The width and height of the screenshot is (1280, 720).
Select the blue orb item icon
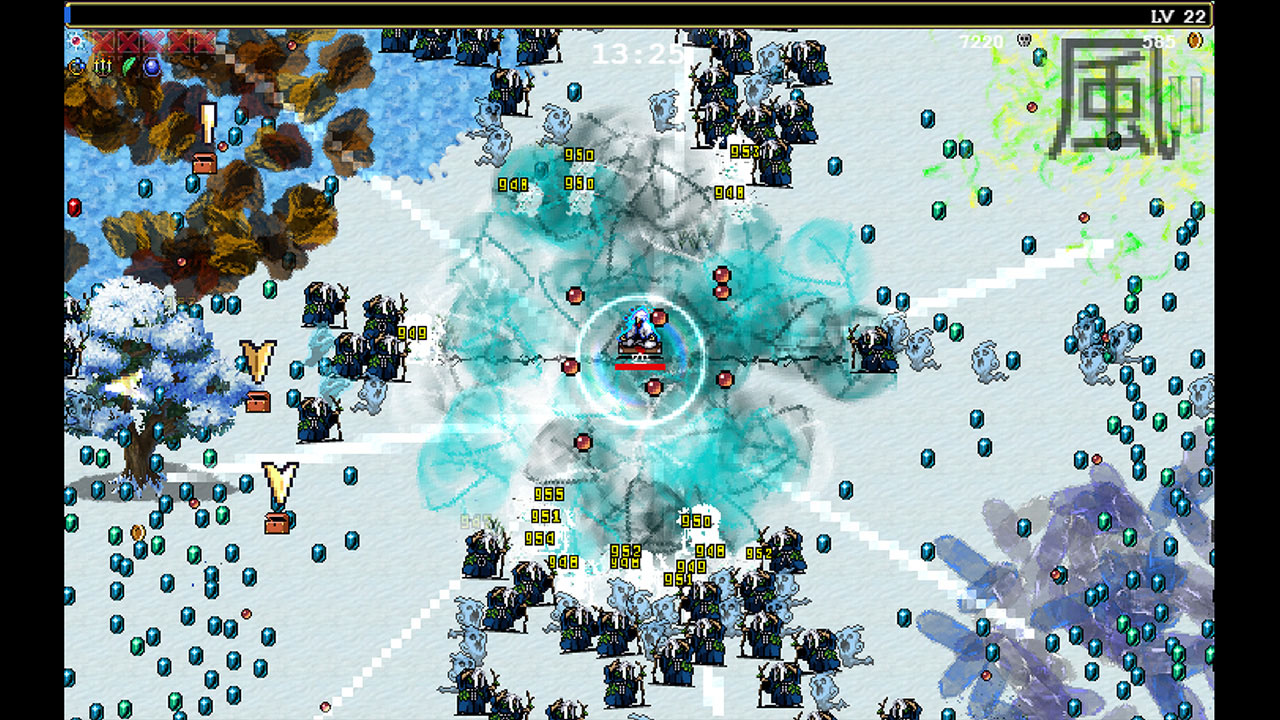[151, 65]
